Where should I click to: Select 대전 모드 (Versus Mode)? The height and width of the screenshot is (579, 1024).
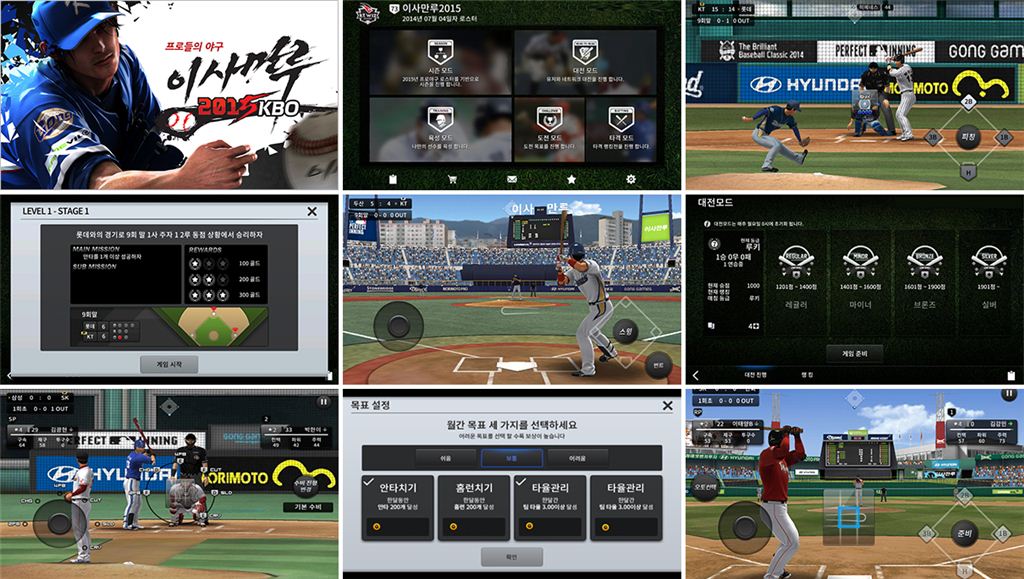pyautogui.click(x=585, y=62)
